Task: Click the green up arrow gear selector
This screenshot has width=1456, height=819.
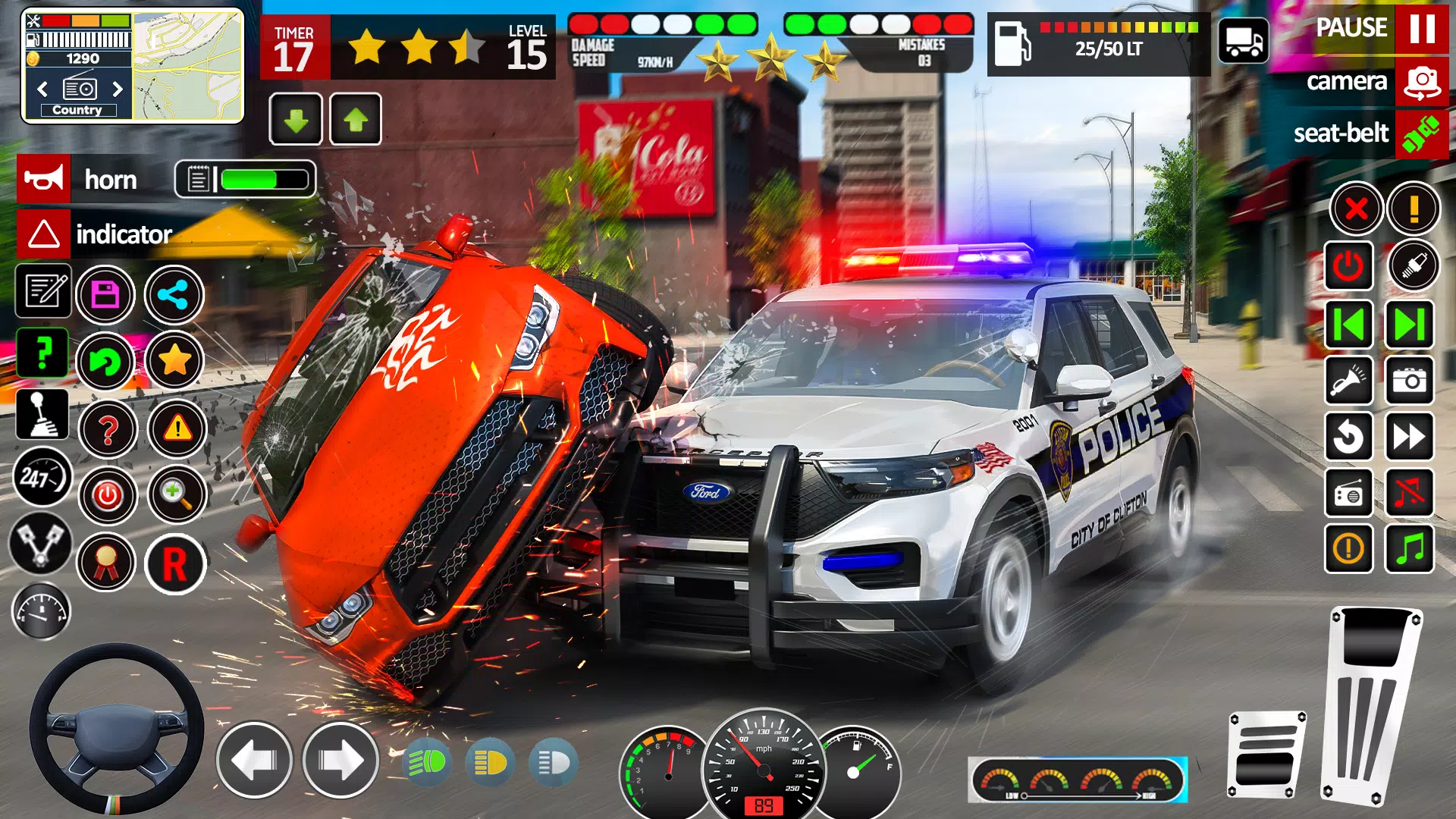Action: 353,120
